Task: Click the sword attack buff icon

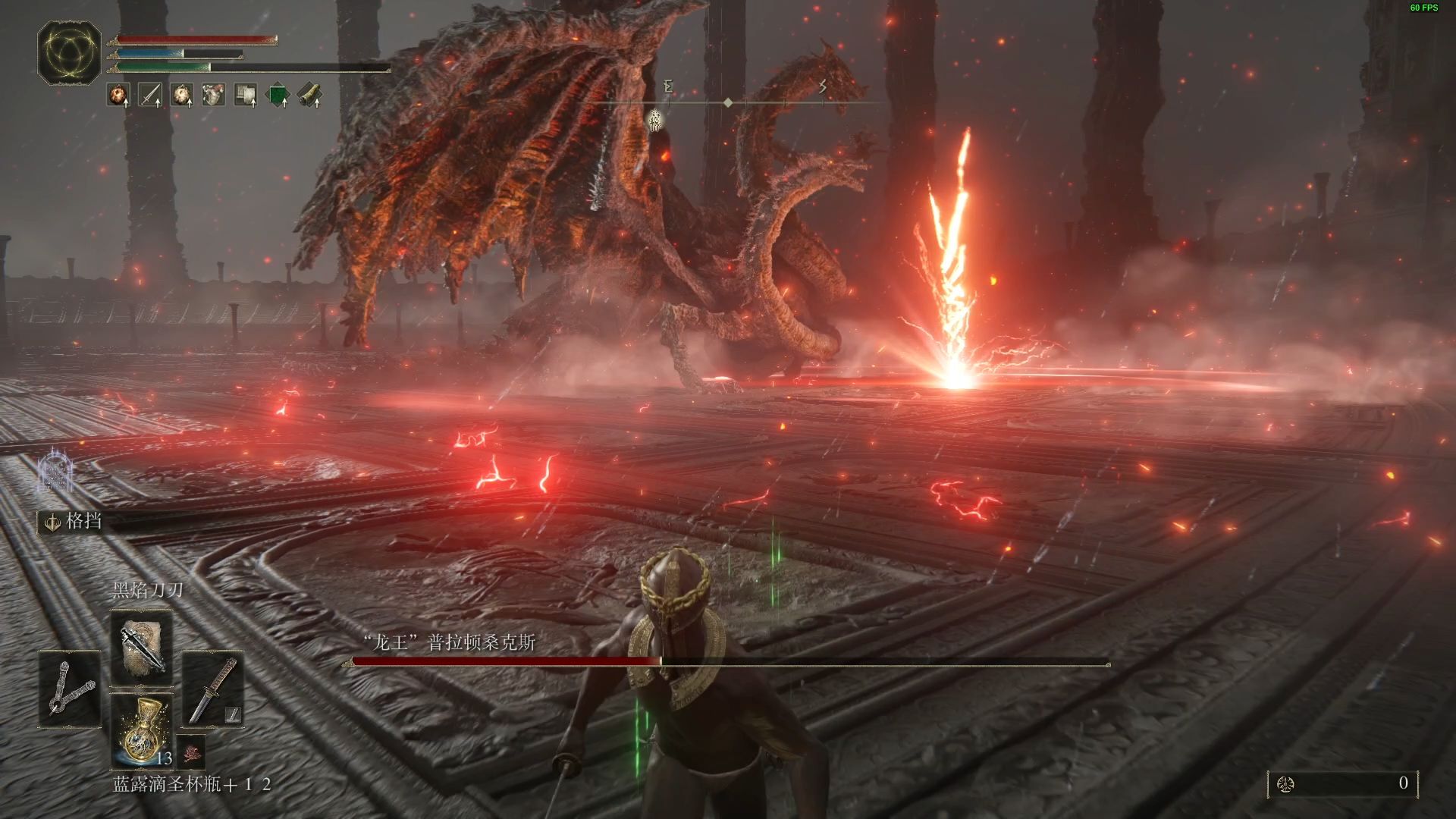Action: pos(150,95)
